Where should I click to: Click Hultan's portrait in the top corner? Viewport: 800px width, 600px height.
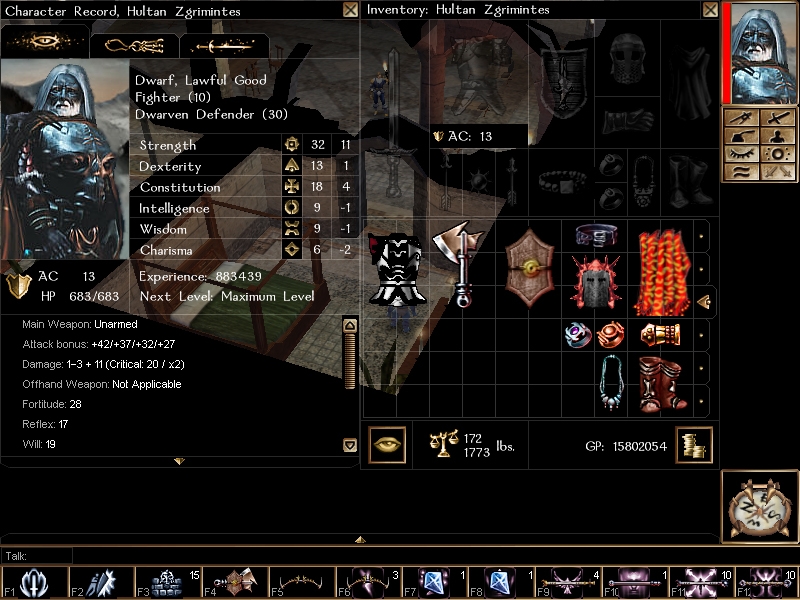pyautogui.click(x=763, y=52)
